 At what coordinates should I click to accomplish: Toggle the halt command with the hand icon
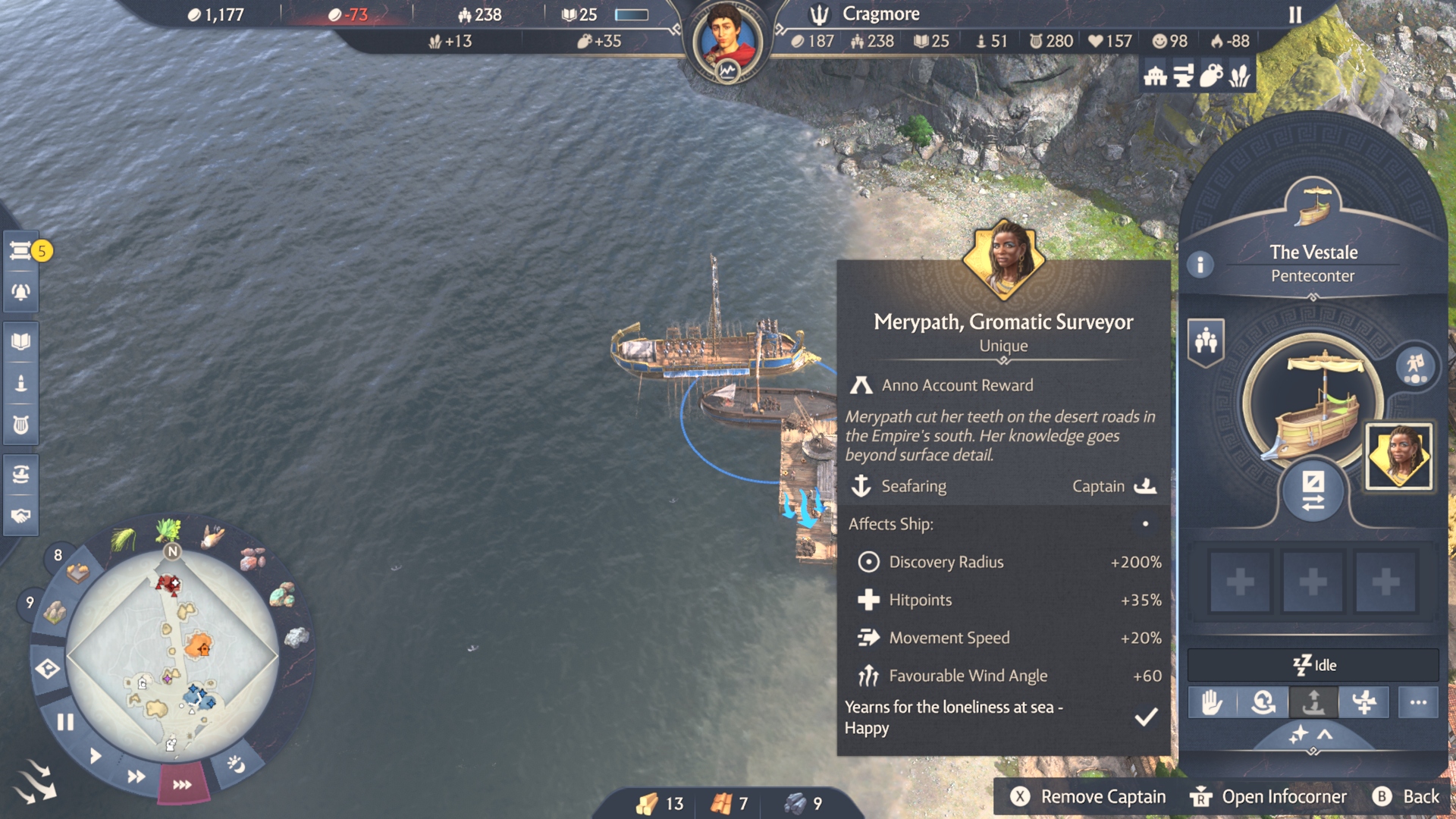click(1211, 703)
